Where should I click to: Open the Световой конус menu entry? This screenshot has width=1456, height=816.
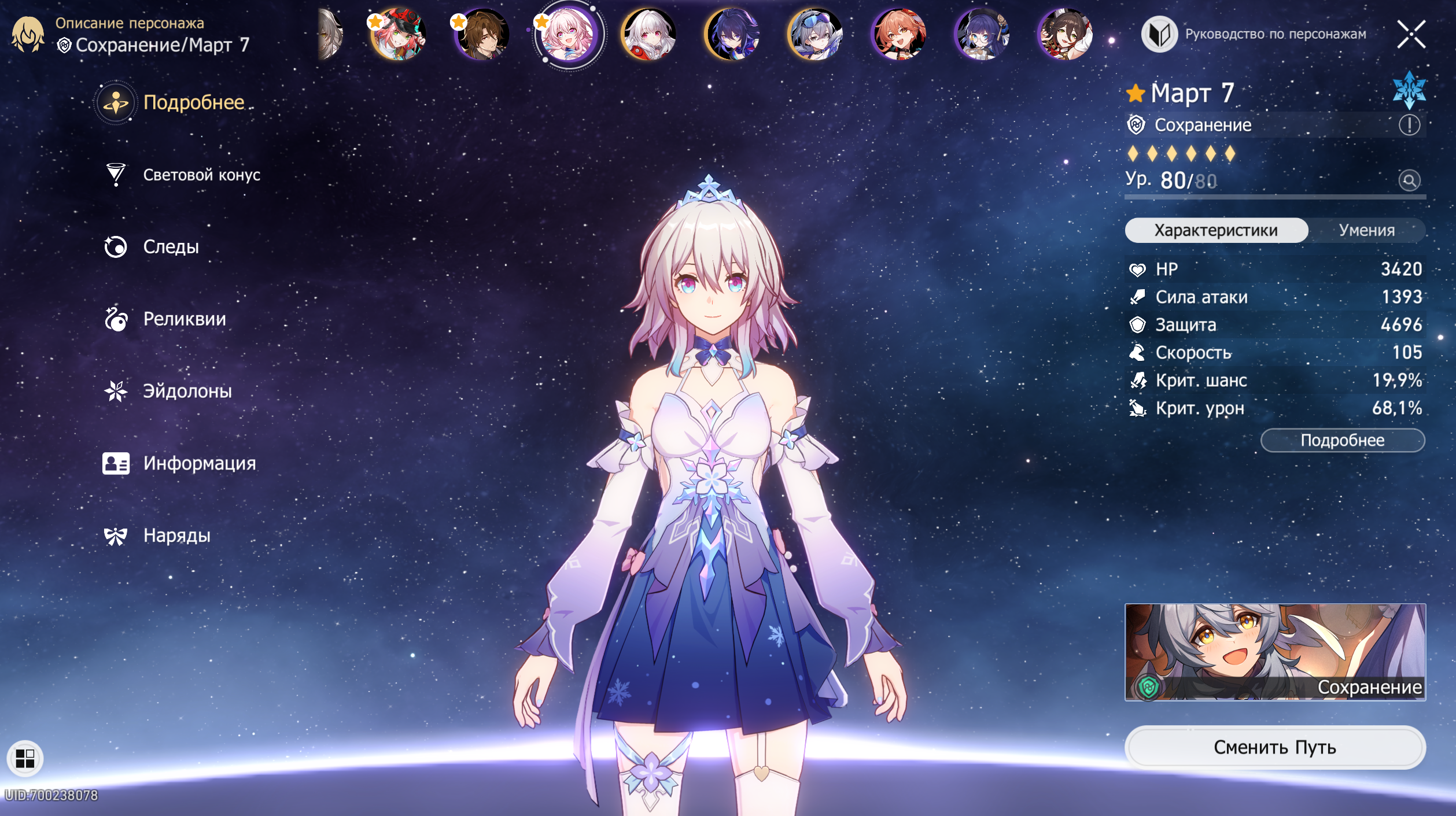click(x=201, y=175)
